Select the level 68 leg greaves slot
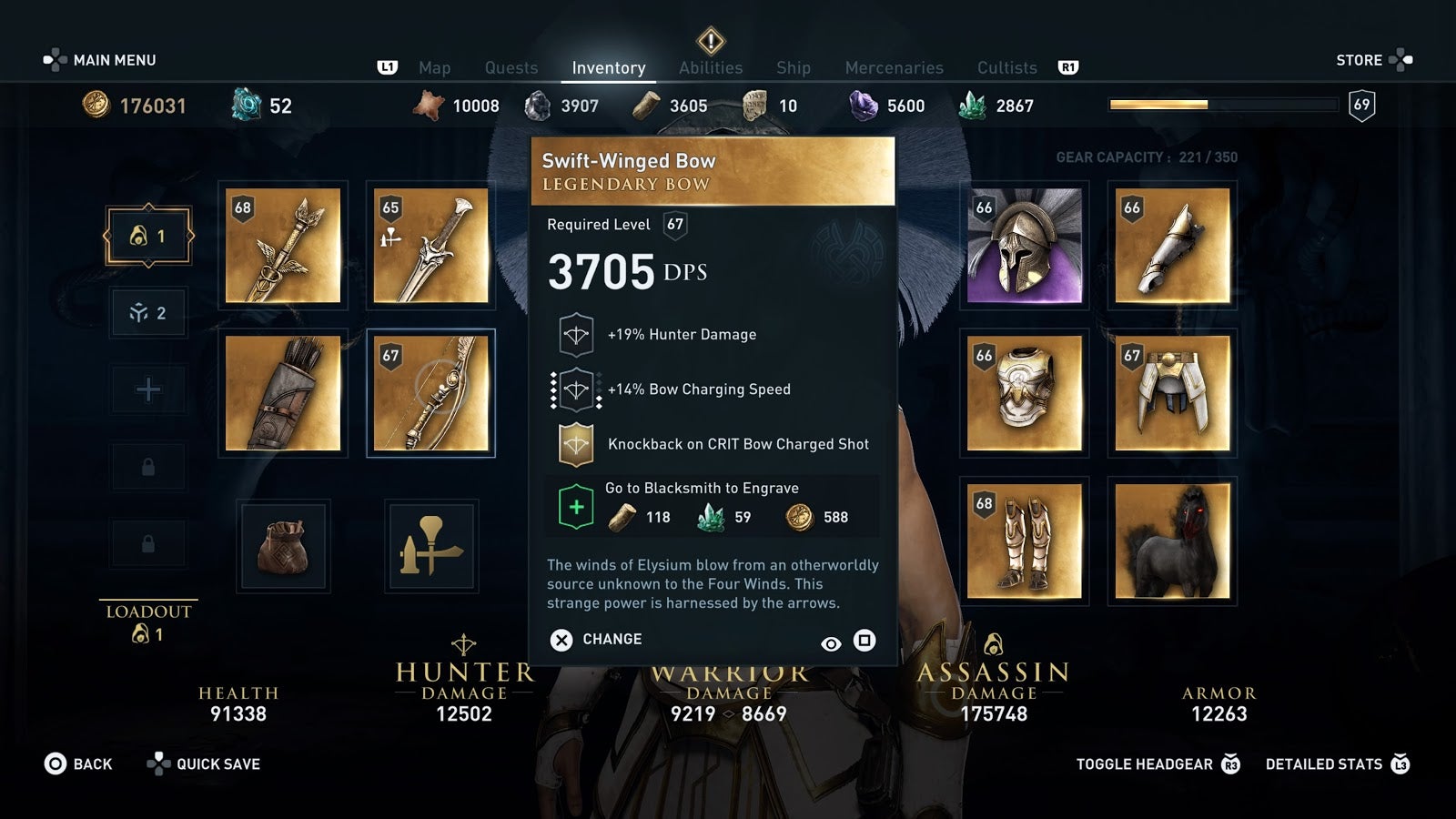The height and width of the screenshot is (819, 1456). [1025, 541]
